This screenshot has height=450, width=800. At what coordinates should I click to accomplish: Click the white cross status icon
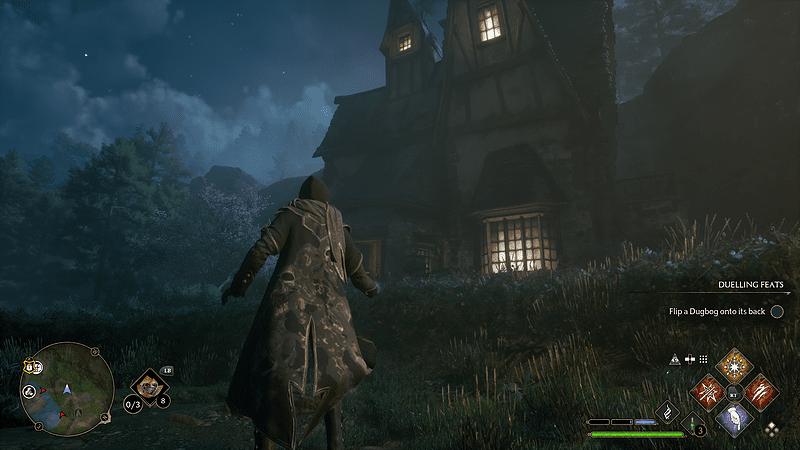(689, 359)
